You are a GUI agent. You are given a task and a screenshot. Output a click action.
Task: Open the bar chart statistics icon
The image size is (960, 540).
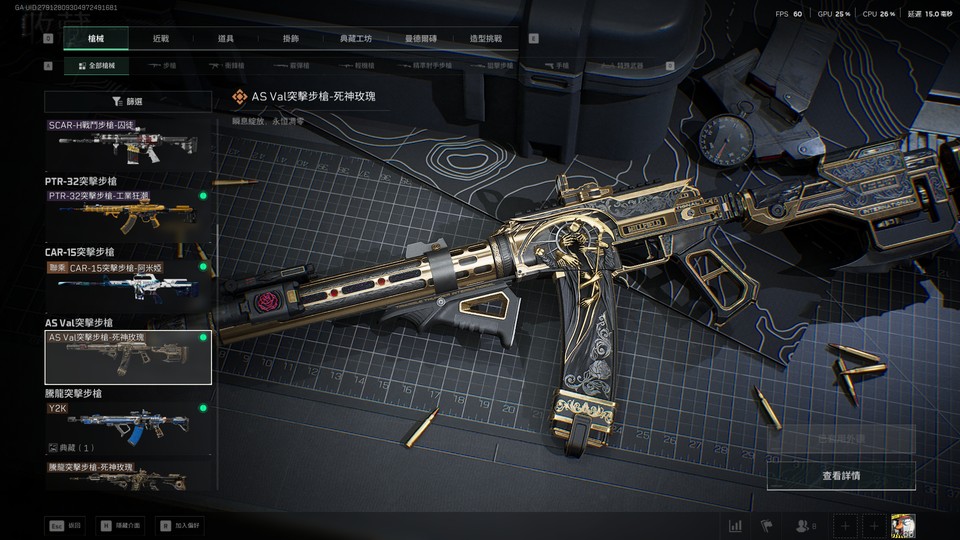[x=735, y=525]
